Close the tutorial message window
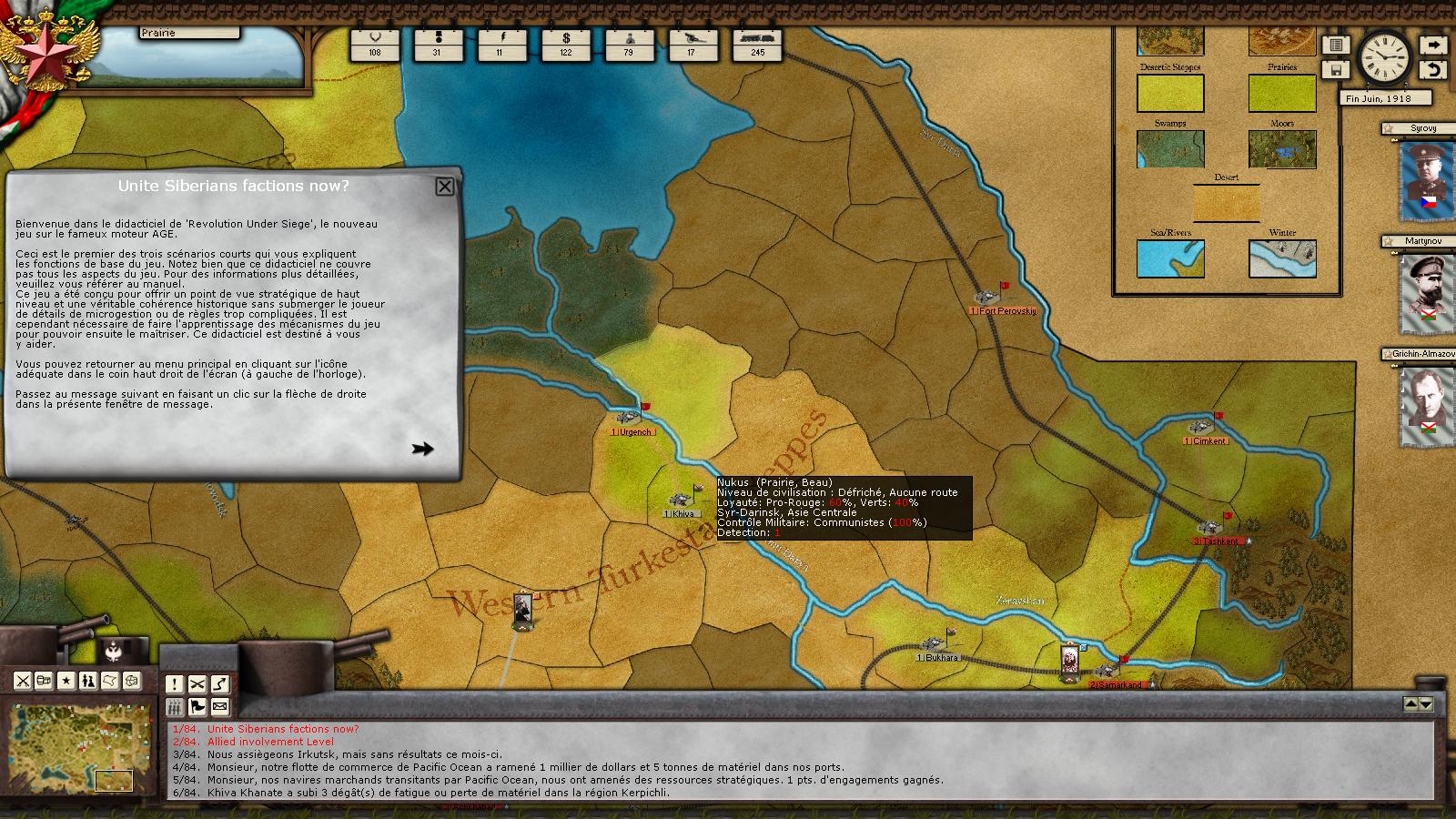The width and height of the screenshot is (1456, 819). (x=444, y=187)
